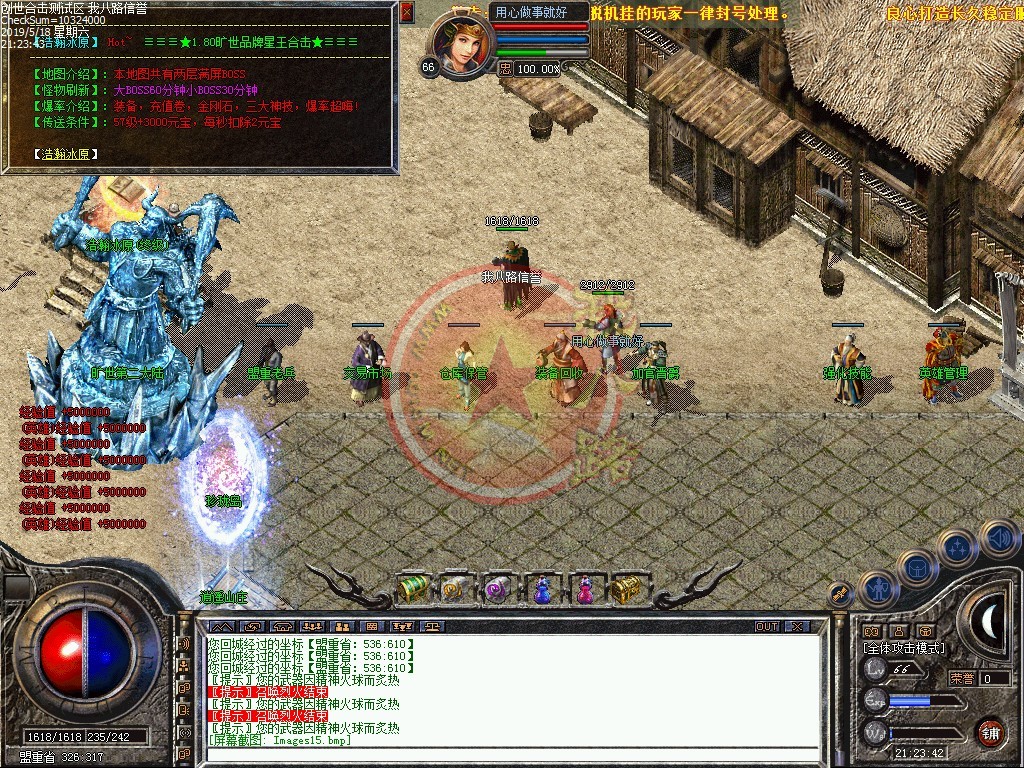This screenshot has width=1024, height=768.
Task: Open the red 铺 shop button
Action: [990, 731]
